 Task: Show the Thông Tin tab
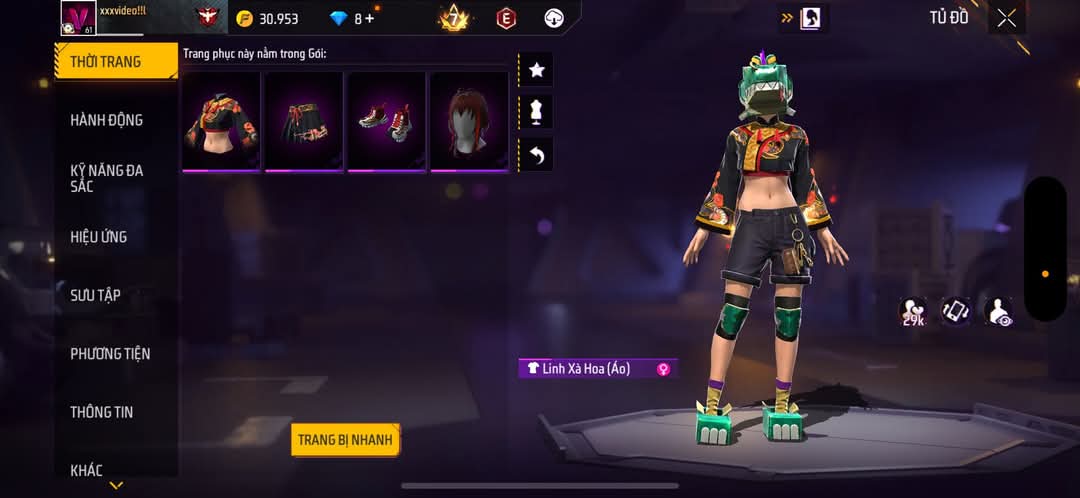coord(101,412)
